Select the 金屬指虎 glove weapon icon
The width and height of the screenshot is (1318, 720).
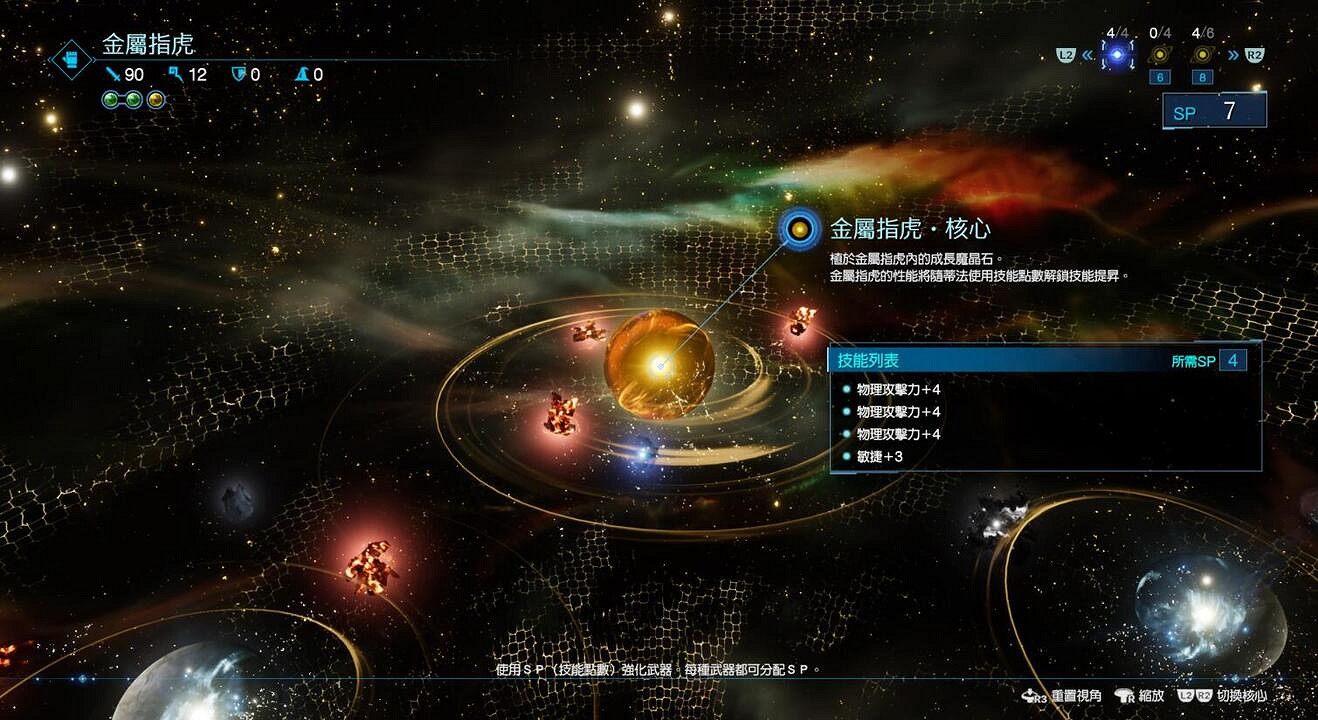tap(70, 60)
